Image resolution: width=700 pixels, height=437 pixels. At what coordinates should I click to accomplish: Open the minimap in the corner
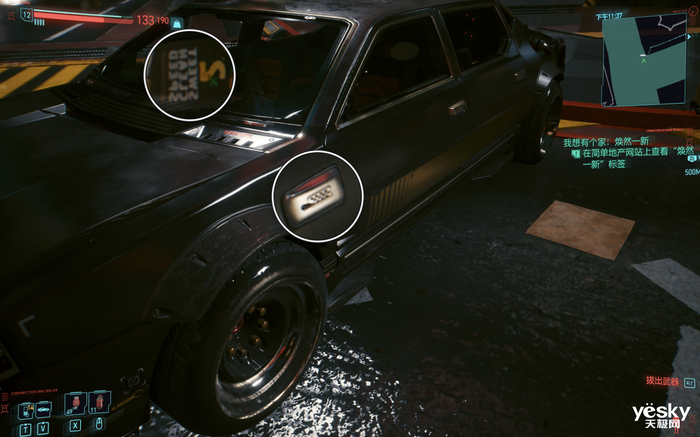[642, 63]
